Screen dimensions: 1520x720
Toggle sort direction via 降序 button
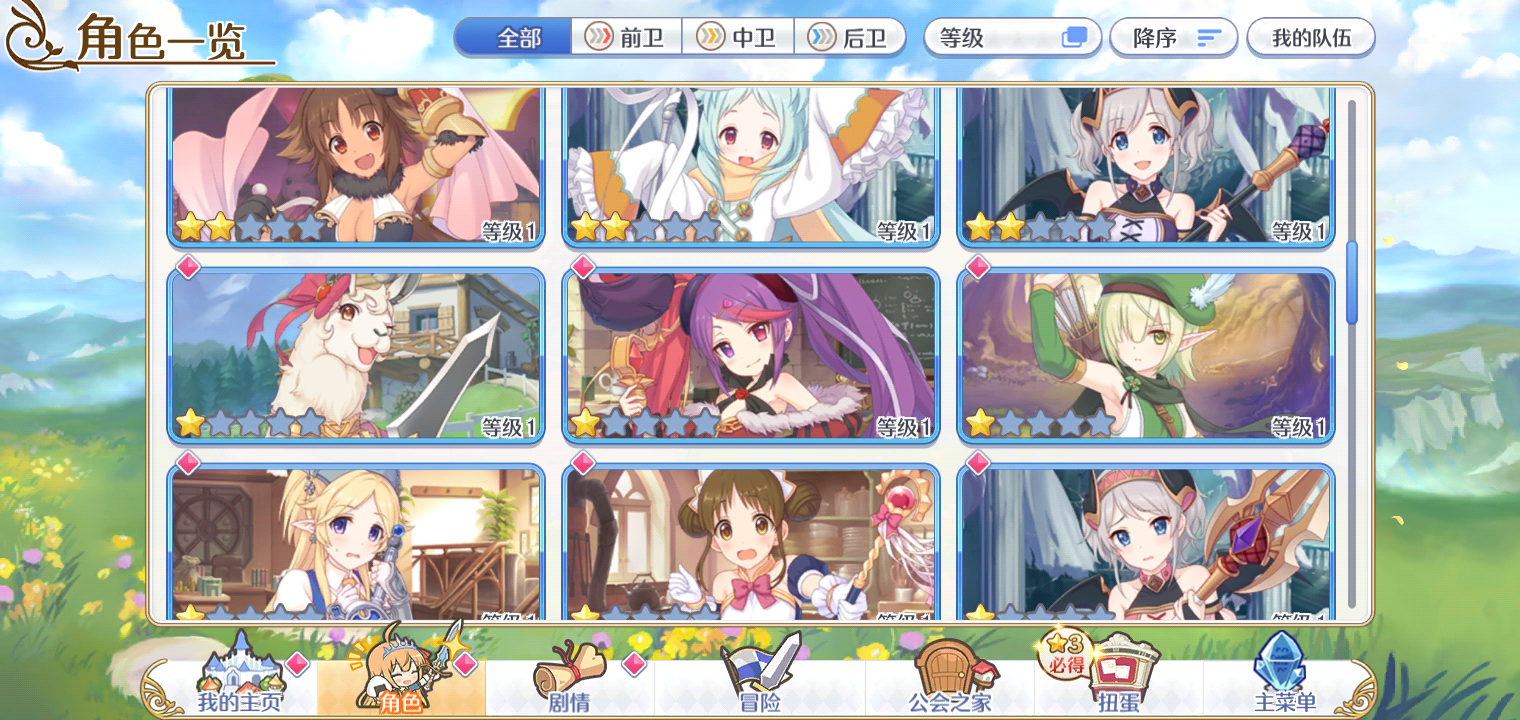[x=1173, y=37]
